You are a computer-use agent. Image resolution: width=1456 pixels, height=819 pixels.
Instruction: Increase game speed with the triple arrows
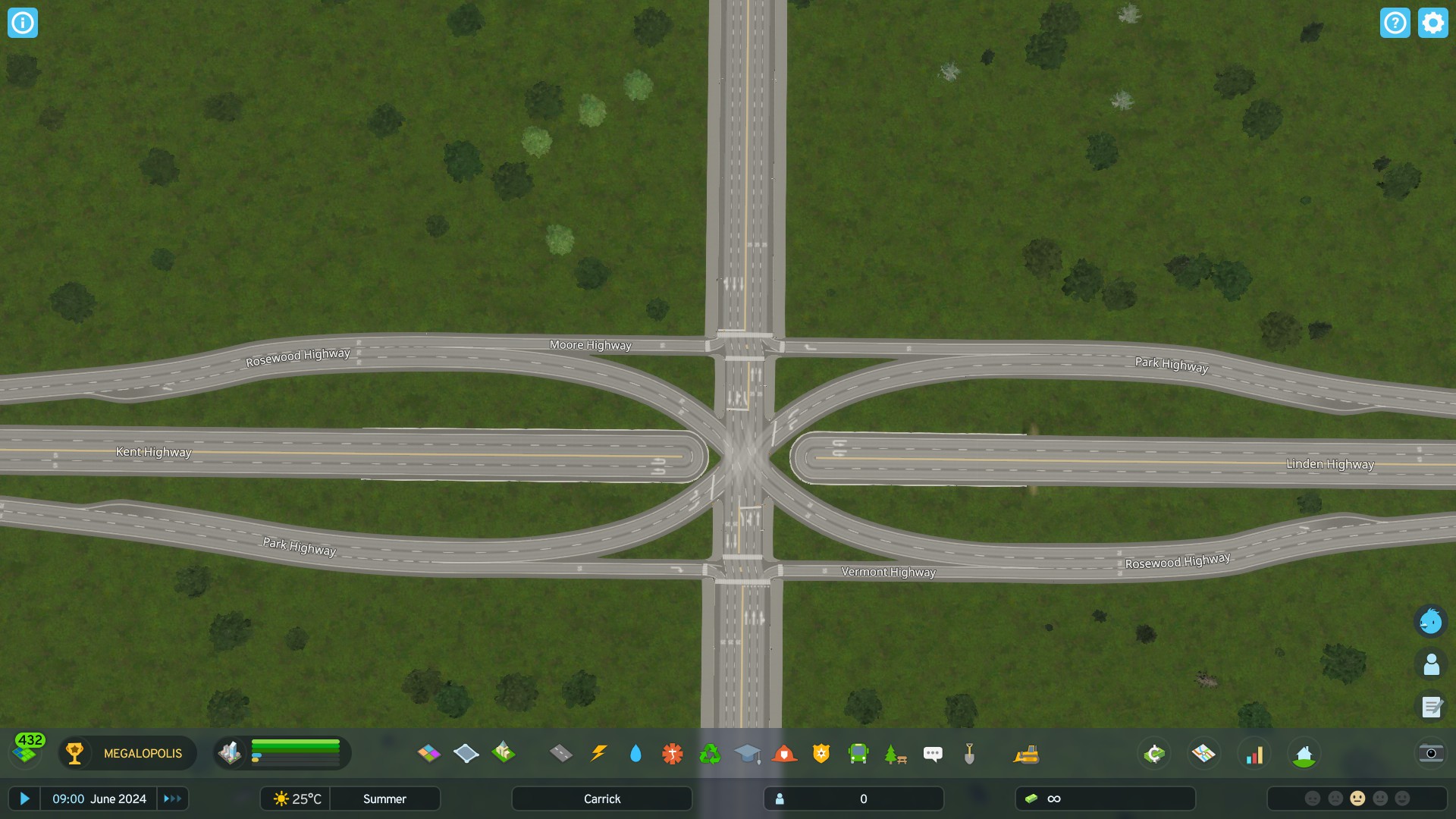(x=172, y=799)
